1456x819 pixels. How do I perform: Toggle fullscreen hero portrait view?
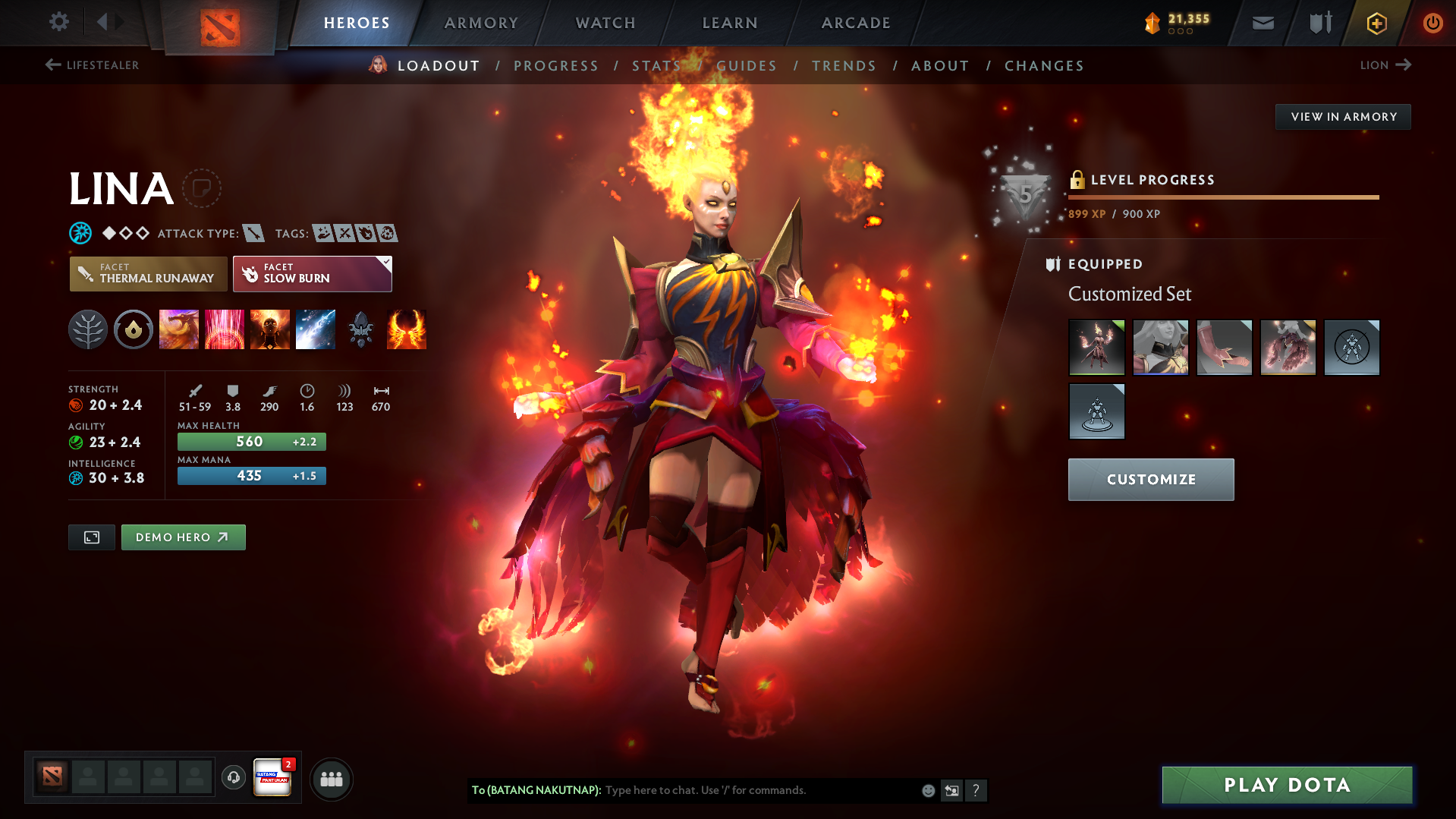click(x=91, y=537)
